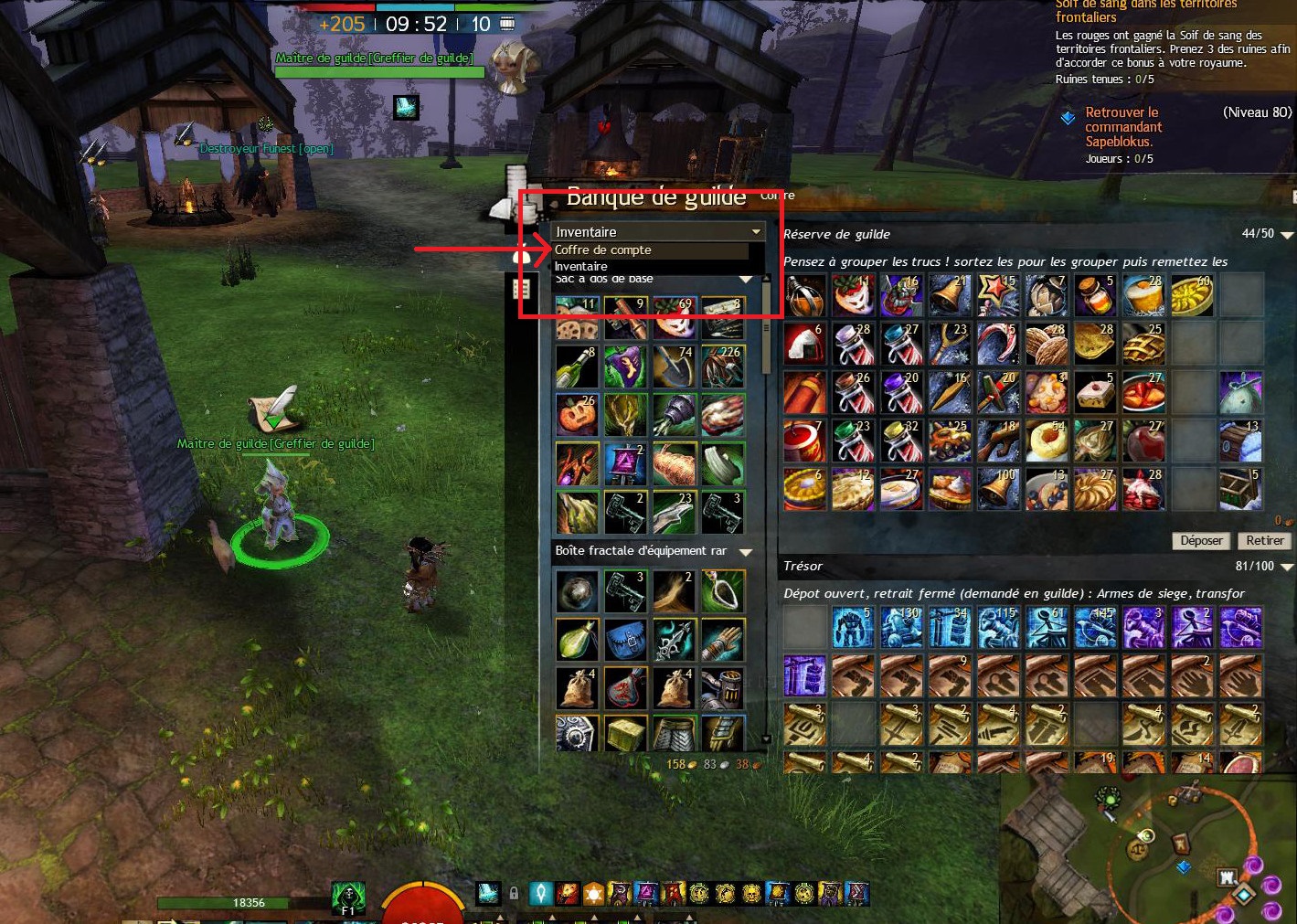Choose the cake slice with cherry
The width and height of the screenshot is (1297, 924).
pyautogui.click(x=1095, y=391)
